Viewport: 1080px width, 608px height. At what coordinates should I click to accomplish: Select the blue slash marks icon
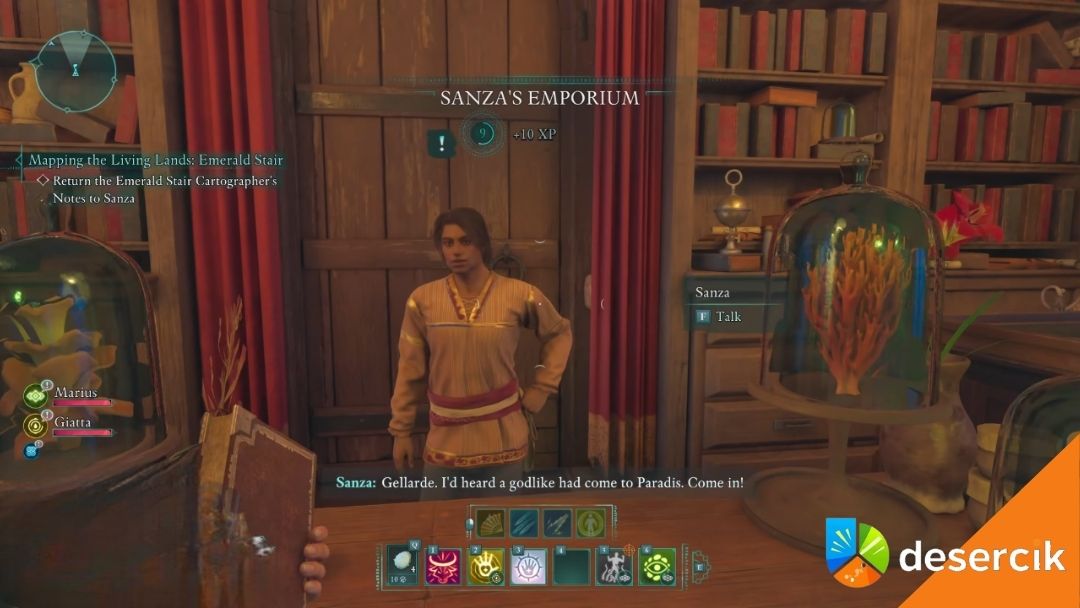coord(522,522)
